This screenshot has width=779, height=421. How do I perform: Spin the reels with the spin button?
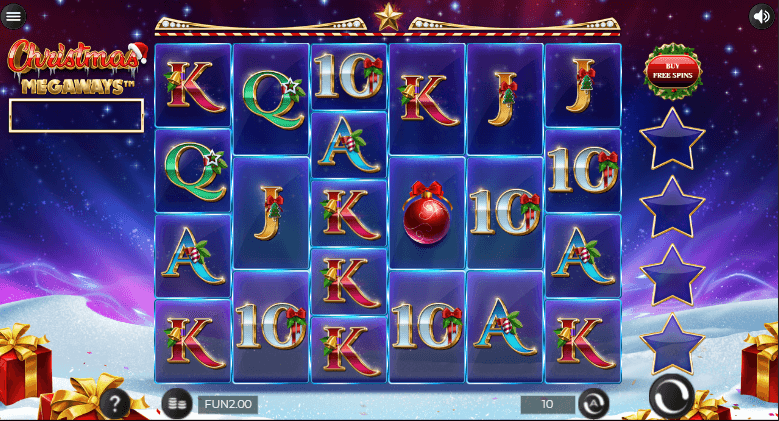[670, 398]
